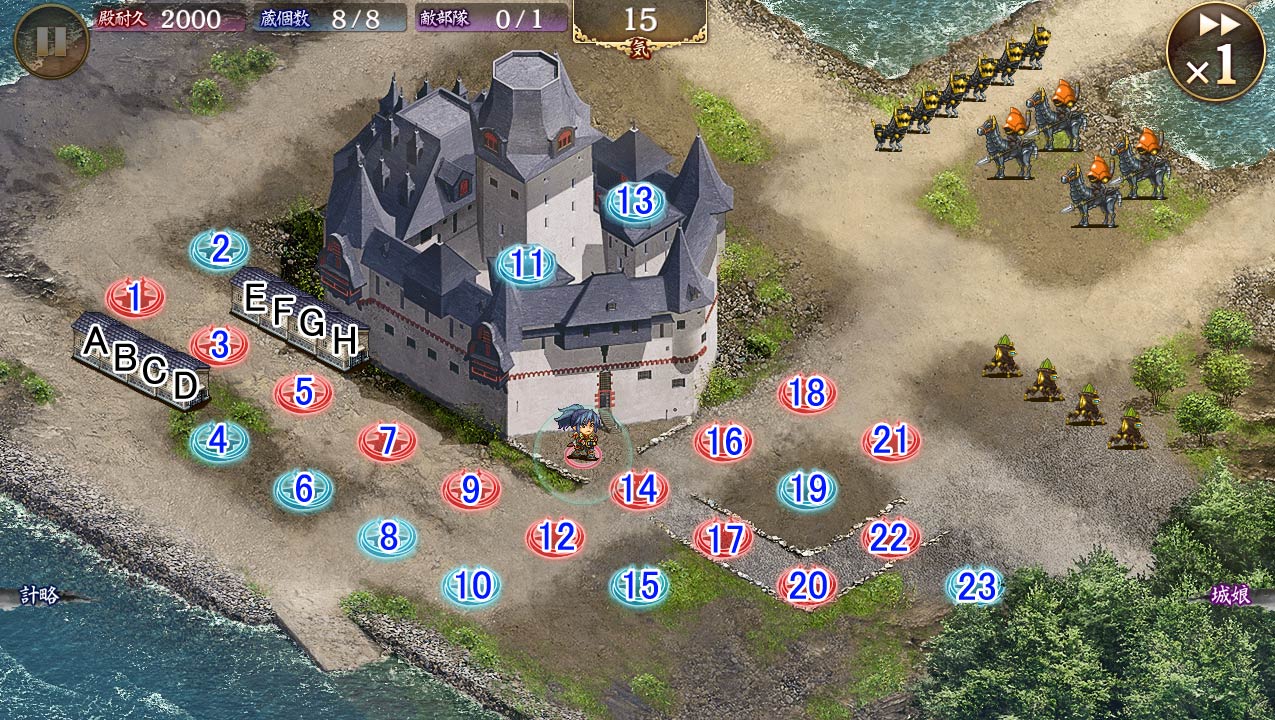This screenshot has width=1275, height=720.
Task: Pick red deployment tile 18
Action: (806, 393)
